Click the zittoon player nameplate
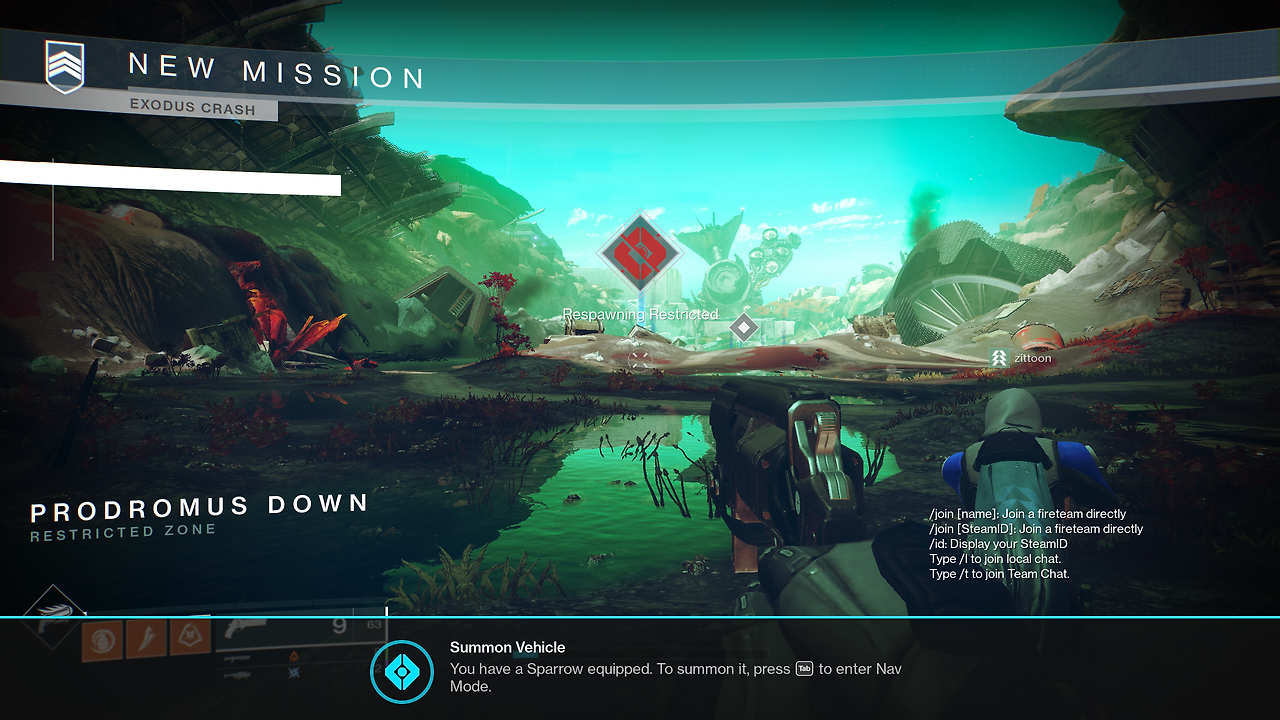Viewport: 1280px width, 720px height. point(1021,357)
